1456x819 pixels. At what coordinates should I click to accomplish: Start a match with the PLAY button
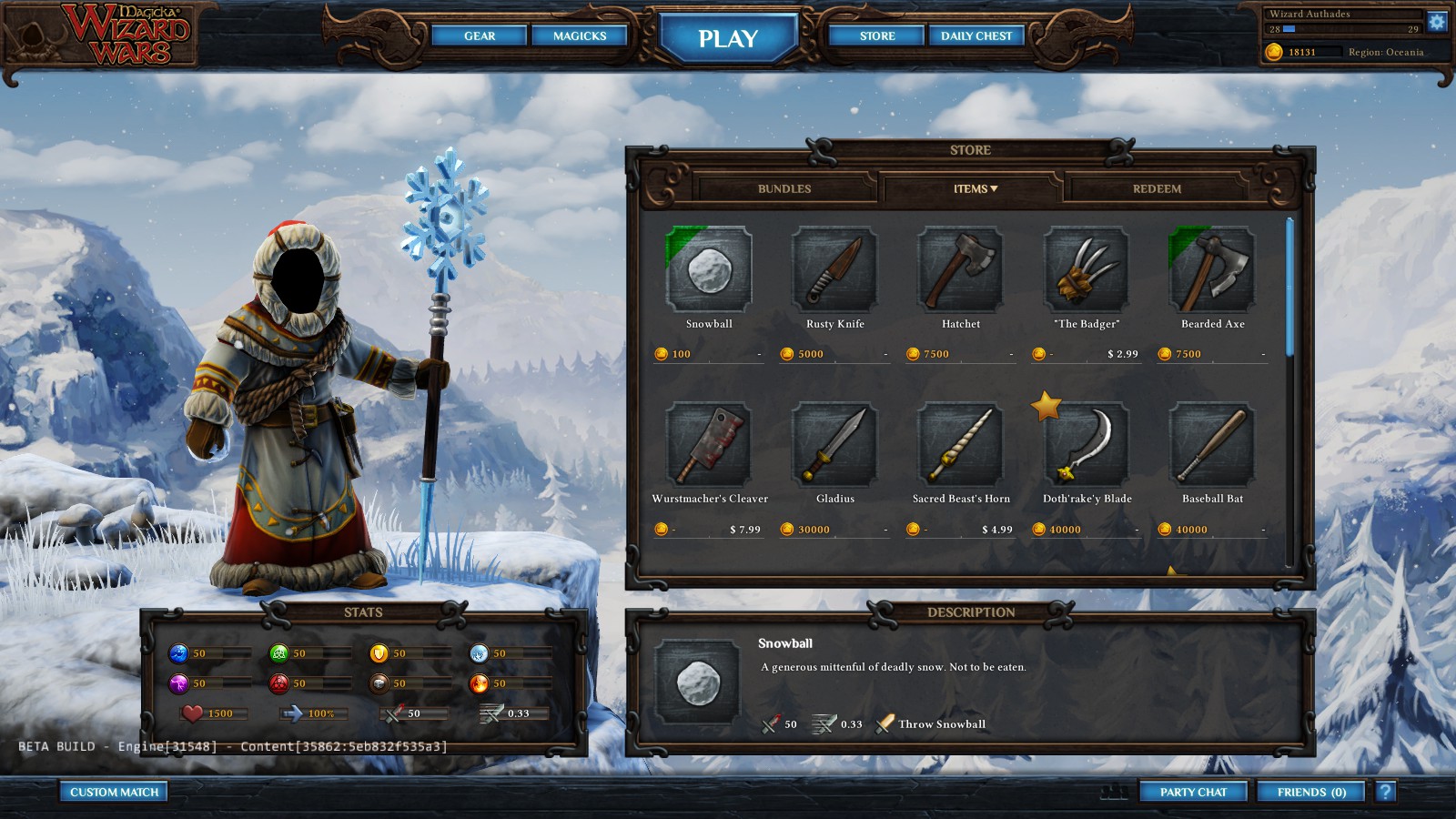click(728, 38)
